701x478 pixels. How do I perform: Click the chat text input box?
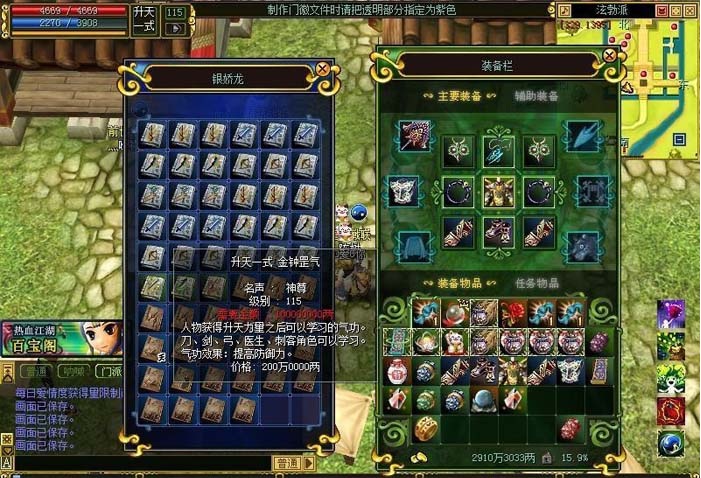[x=140, y=463]
